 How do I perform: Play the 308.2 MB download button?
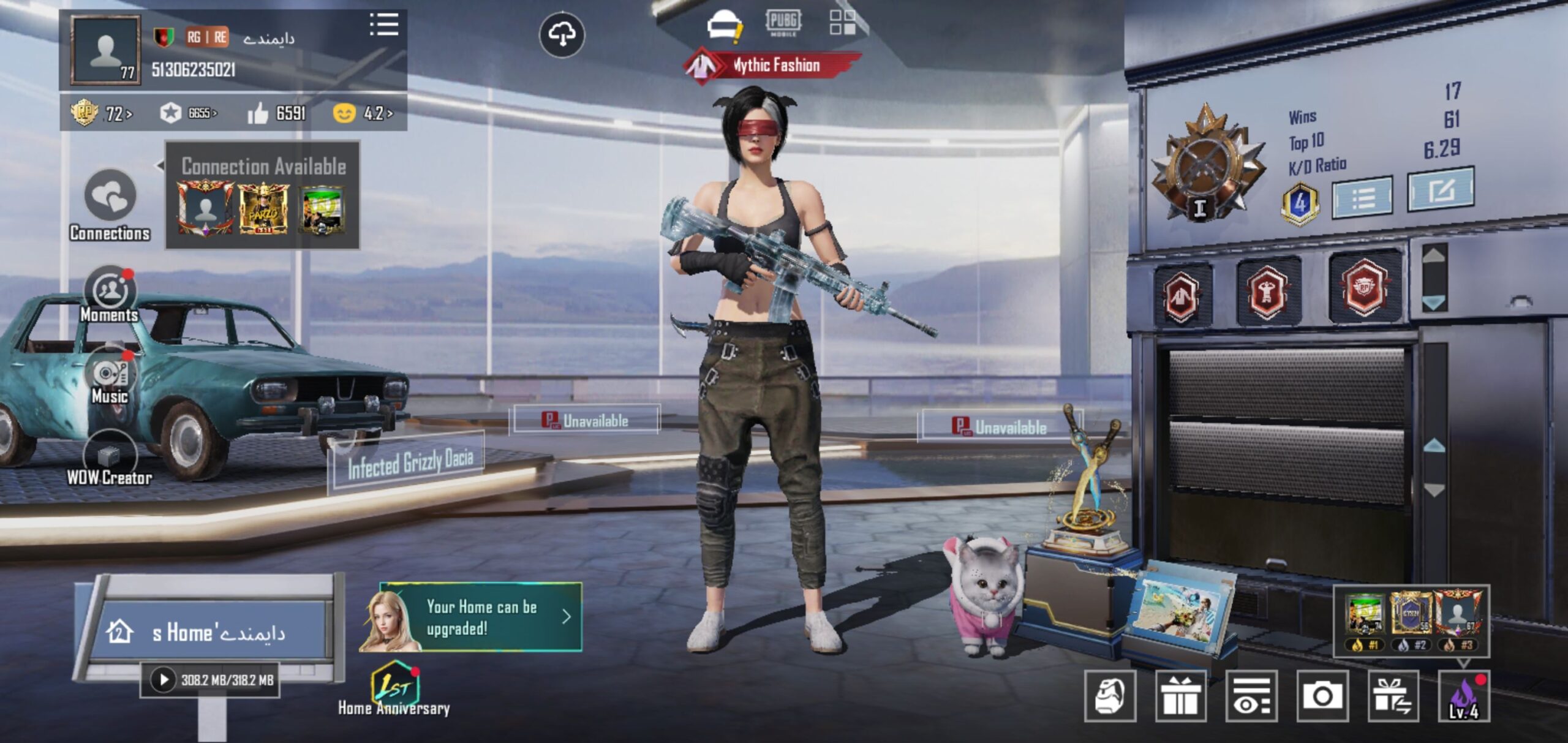pos(164,679)
